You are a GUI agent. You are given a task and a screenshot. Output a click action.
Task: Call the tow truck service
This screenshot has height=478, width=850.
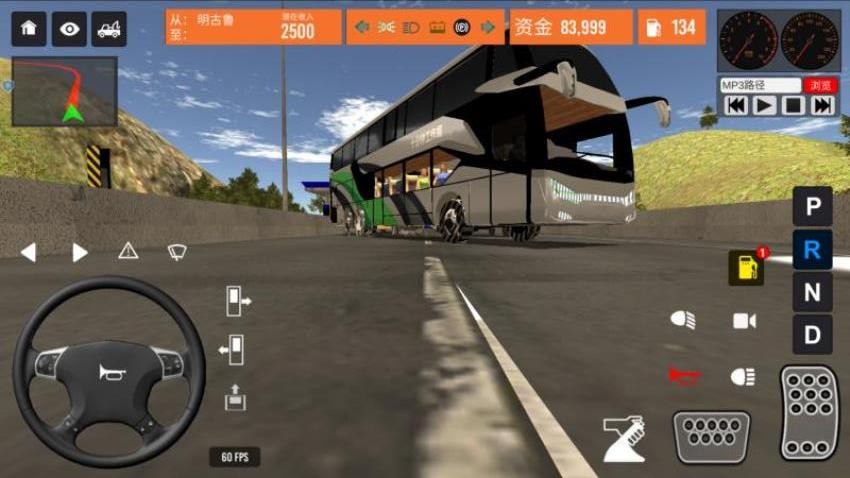pos(109,29)
